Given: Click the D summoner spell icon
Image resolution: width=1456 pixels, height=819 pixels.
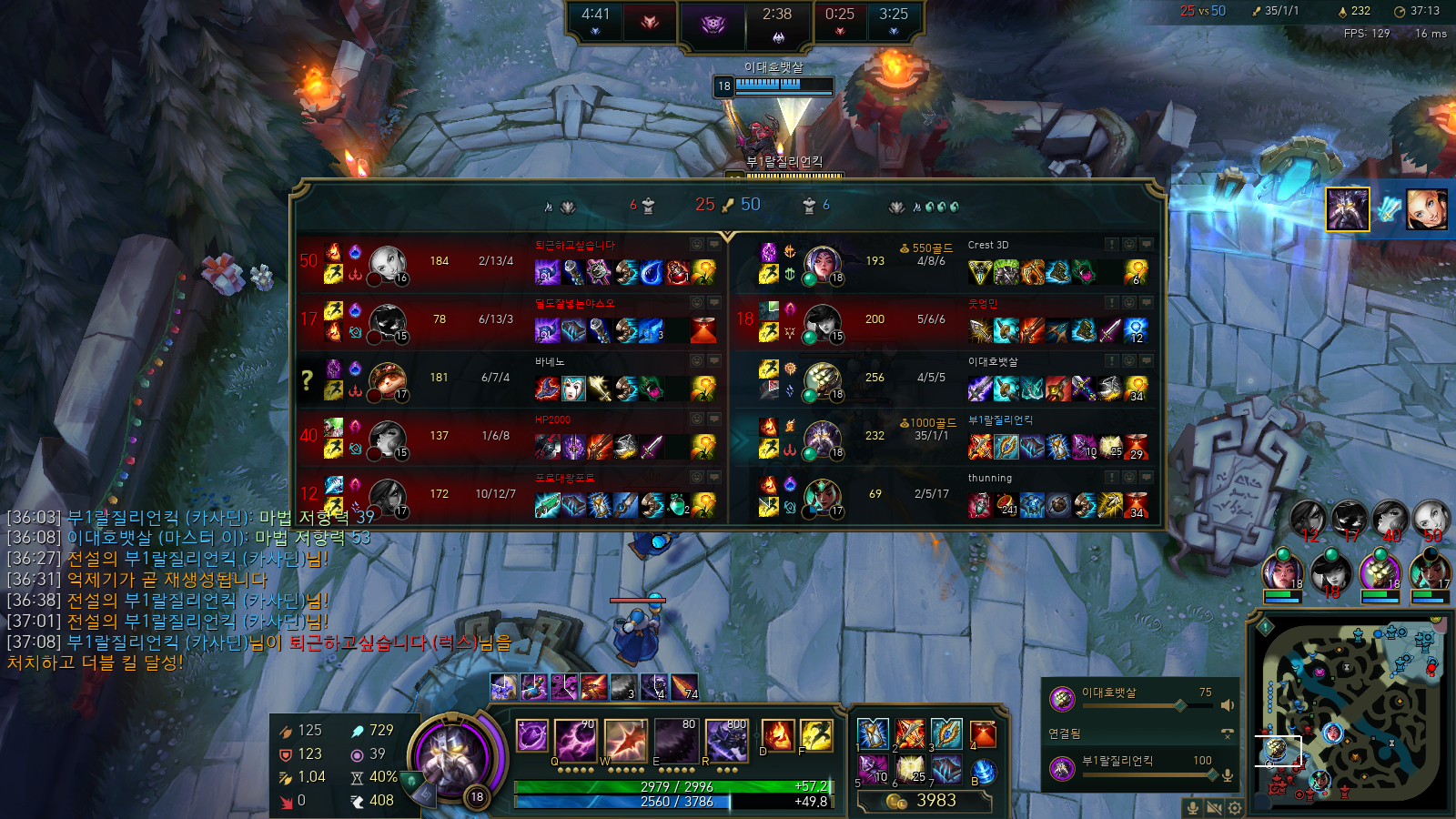Looking at the screenshot, I should [x=777, y=737].
